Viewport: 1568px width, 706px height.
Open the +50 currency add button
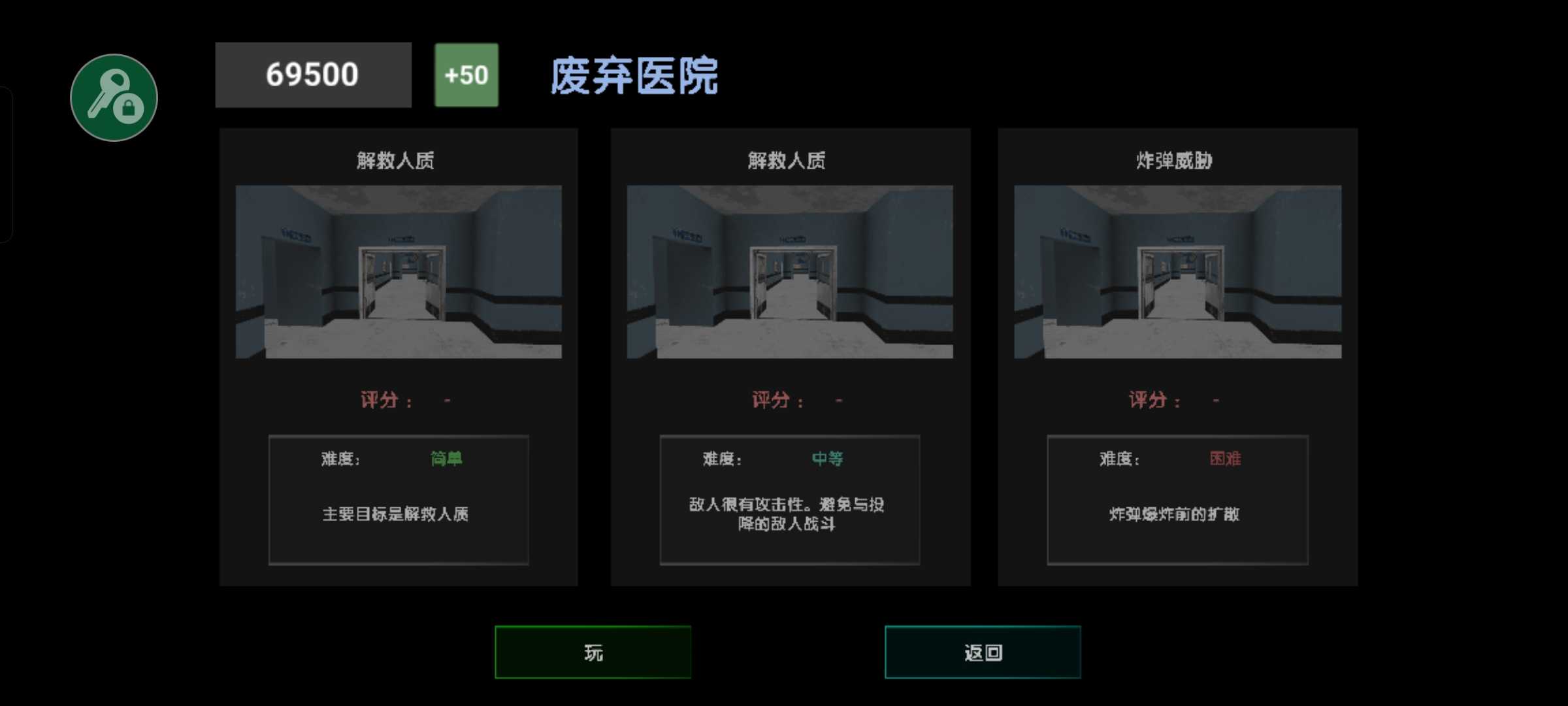pos(466,74)
